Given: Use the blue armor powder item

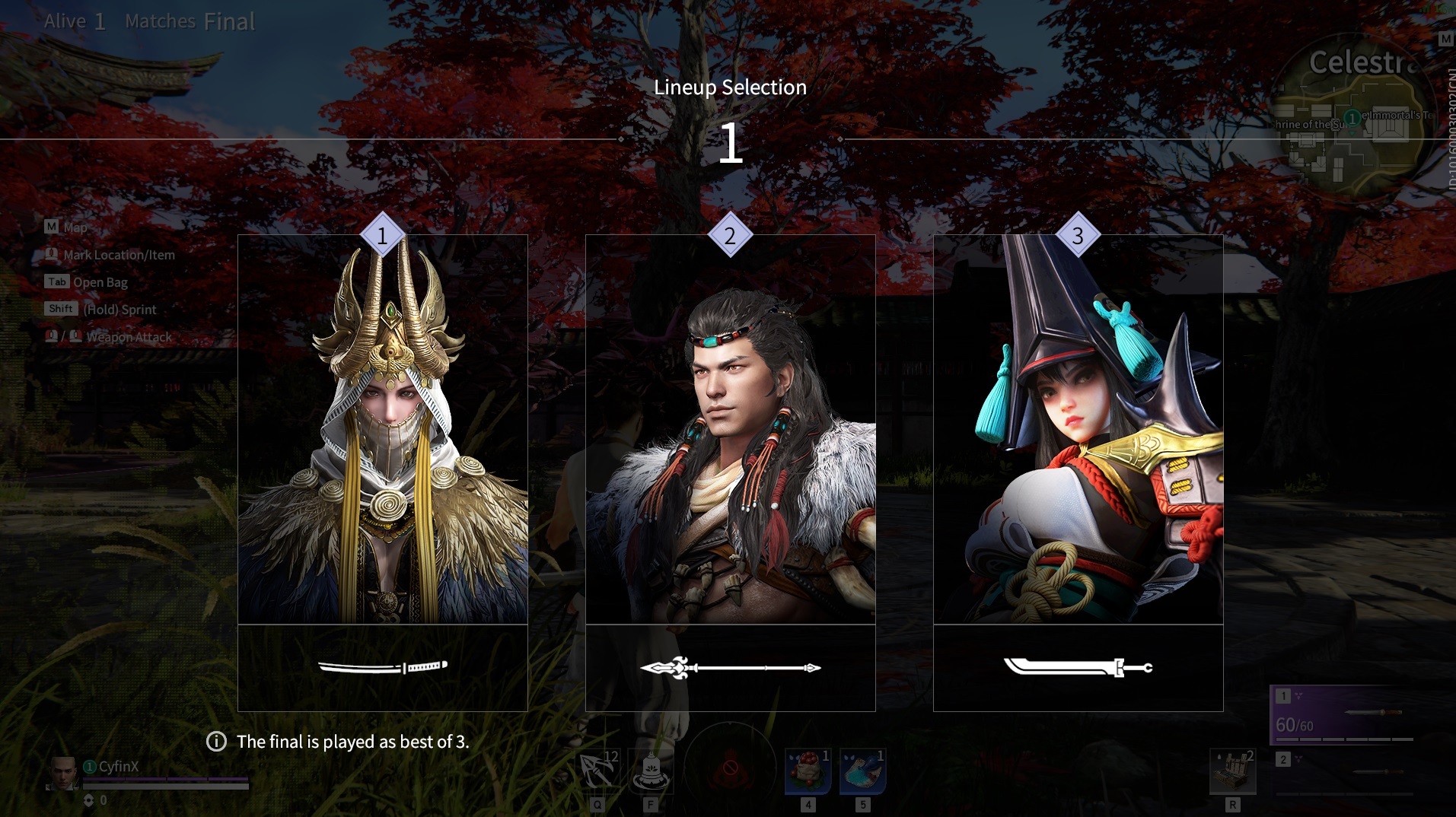Looking at the screenshot, I should (x=862, y=771).
